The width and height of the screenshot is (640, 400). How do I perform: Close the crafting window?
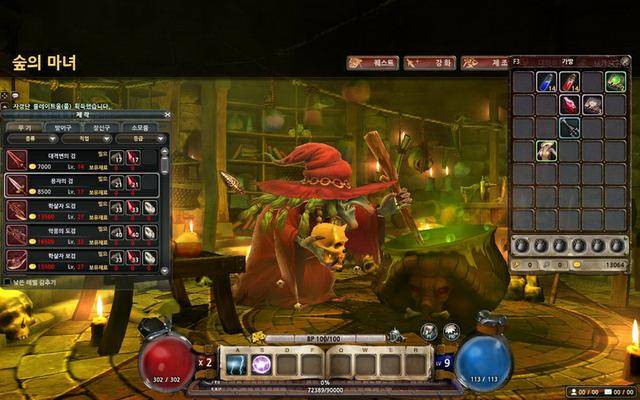165,115
